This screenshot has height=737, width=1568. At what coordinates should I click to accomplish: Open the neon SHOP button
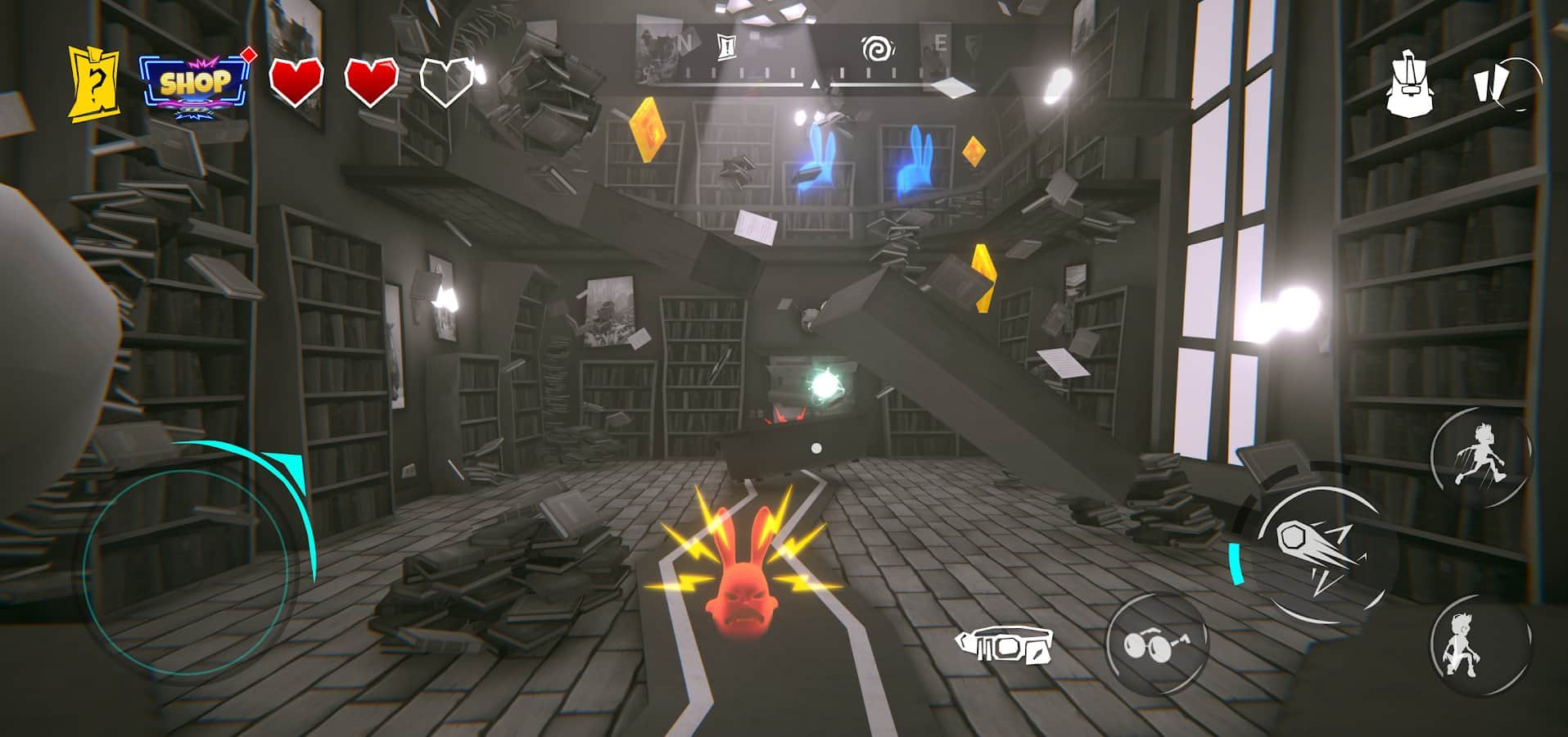click(195, 84)
